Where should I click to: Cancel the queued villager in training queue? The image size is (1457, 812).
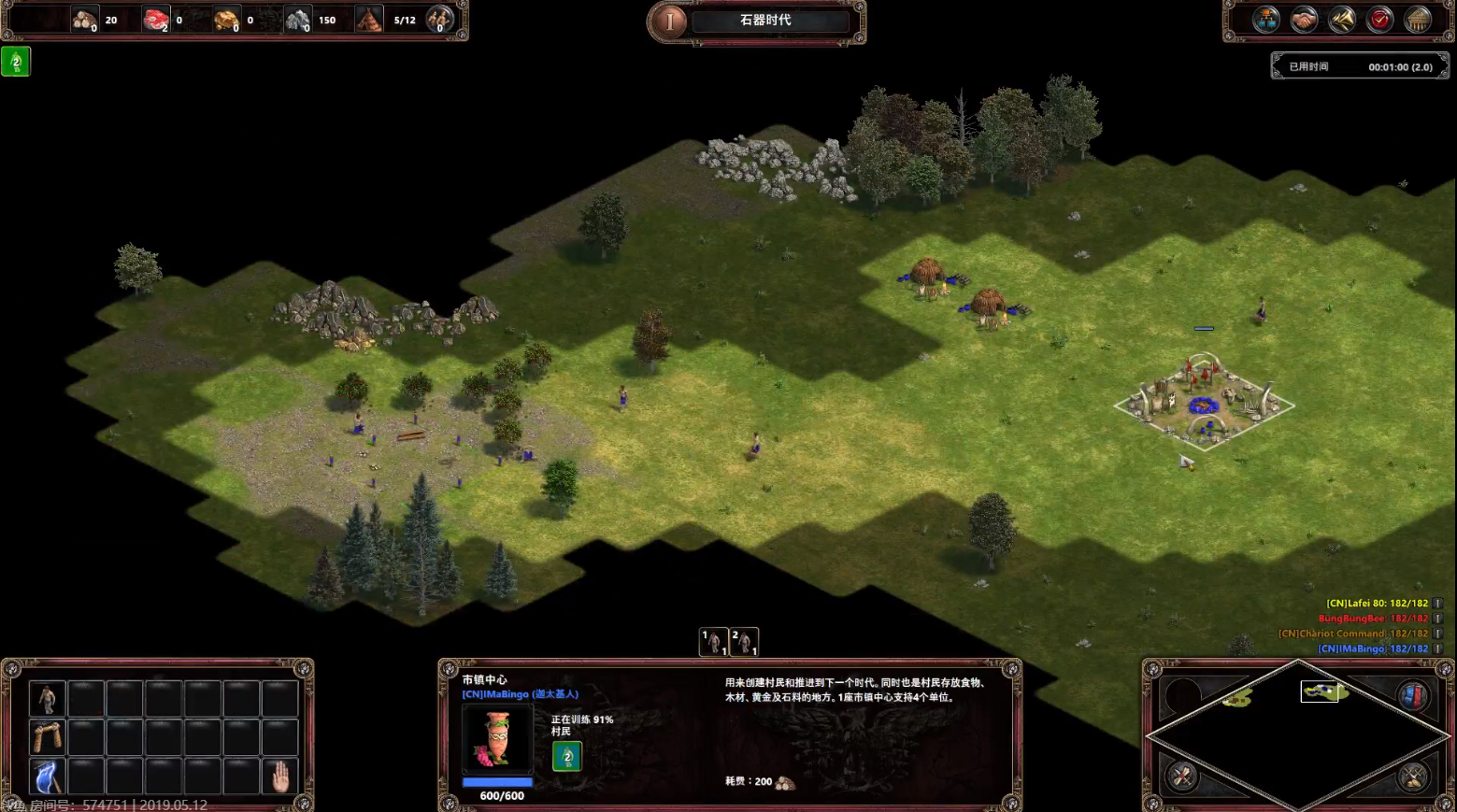tap(566, 756)
